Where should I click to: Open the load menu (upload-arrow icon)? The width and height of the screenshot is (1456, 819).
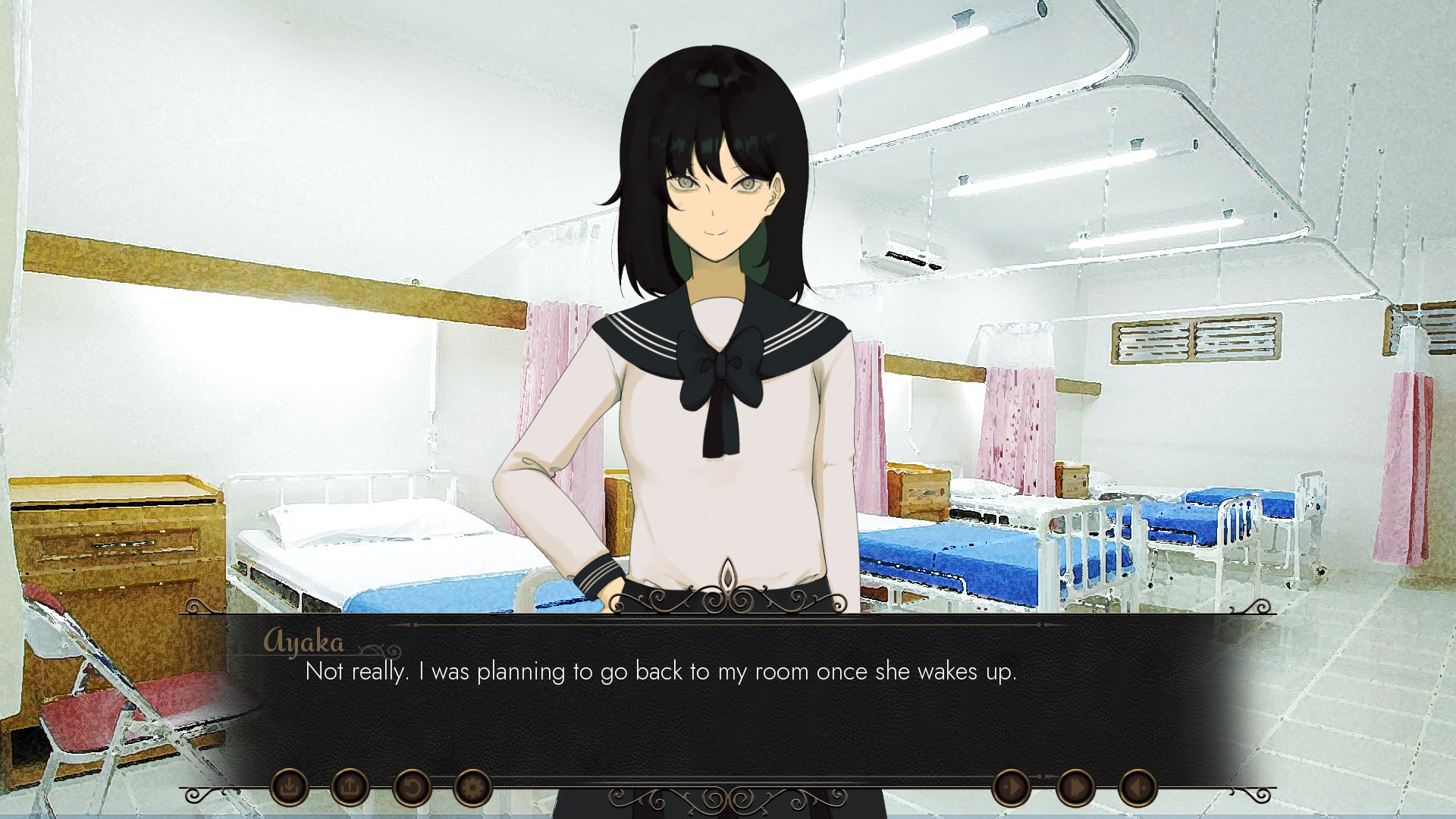point(350,788)
